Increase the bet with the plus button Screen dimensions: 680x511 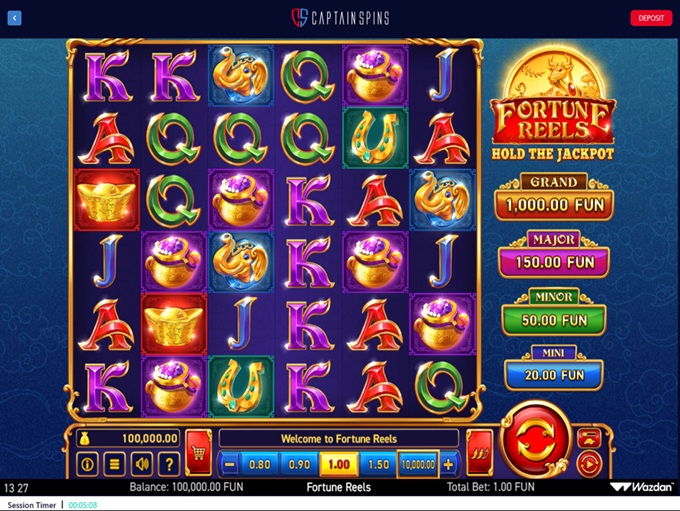(448, 464)
